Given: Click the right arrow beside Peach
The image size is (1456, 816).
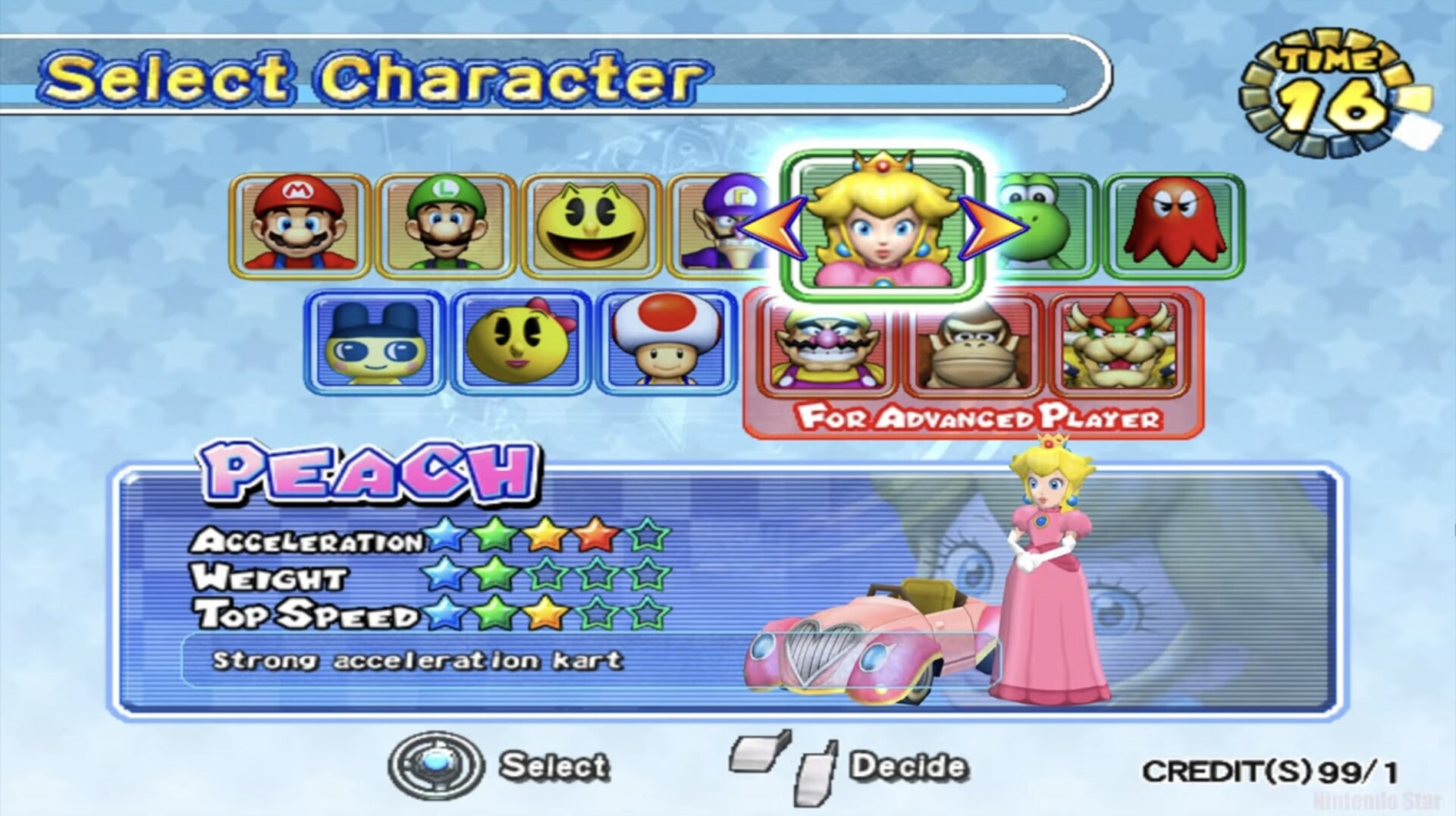Looking at the screenshot, I should tap(992, 227).
